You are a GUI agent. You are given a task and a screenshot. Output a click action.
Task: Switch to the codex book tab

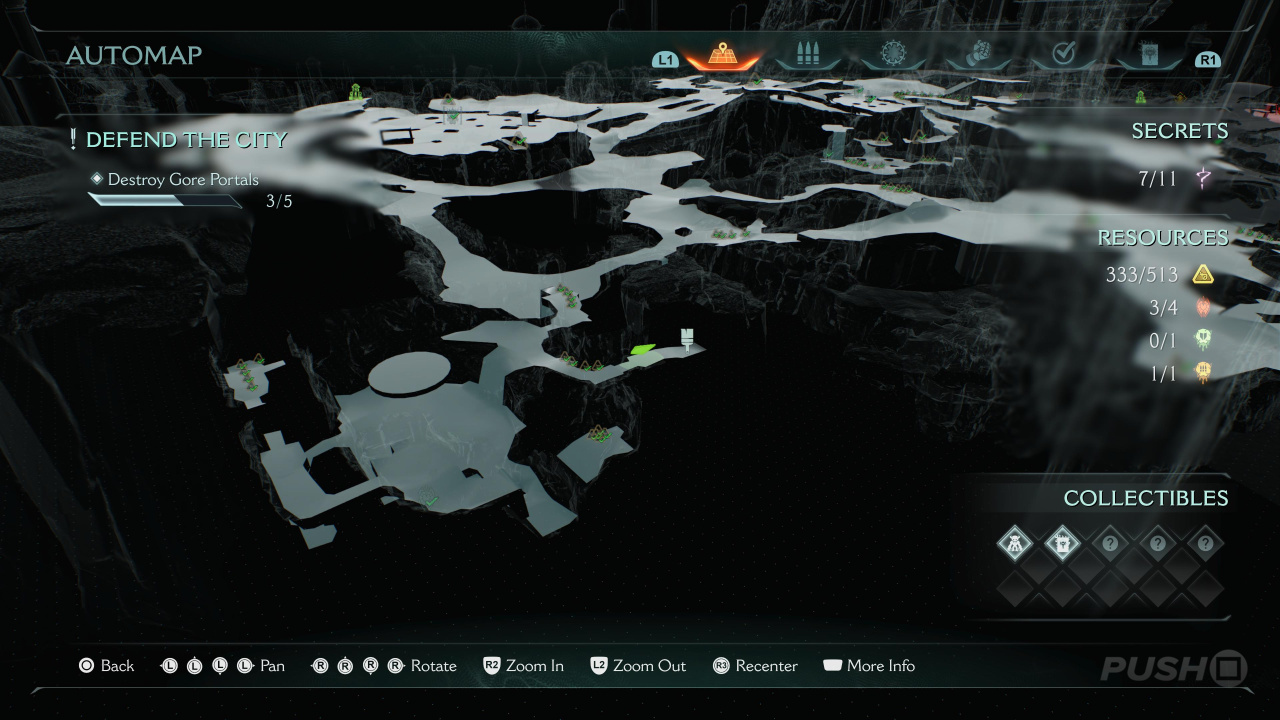pos(1149,55)
